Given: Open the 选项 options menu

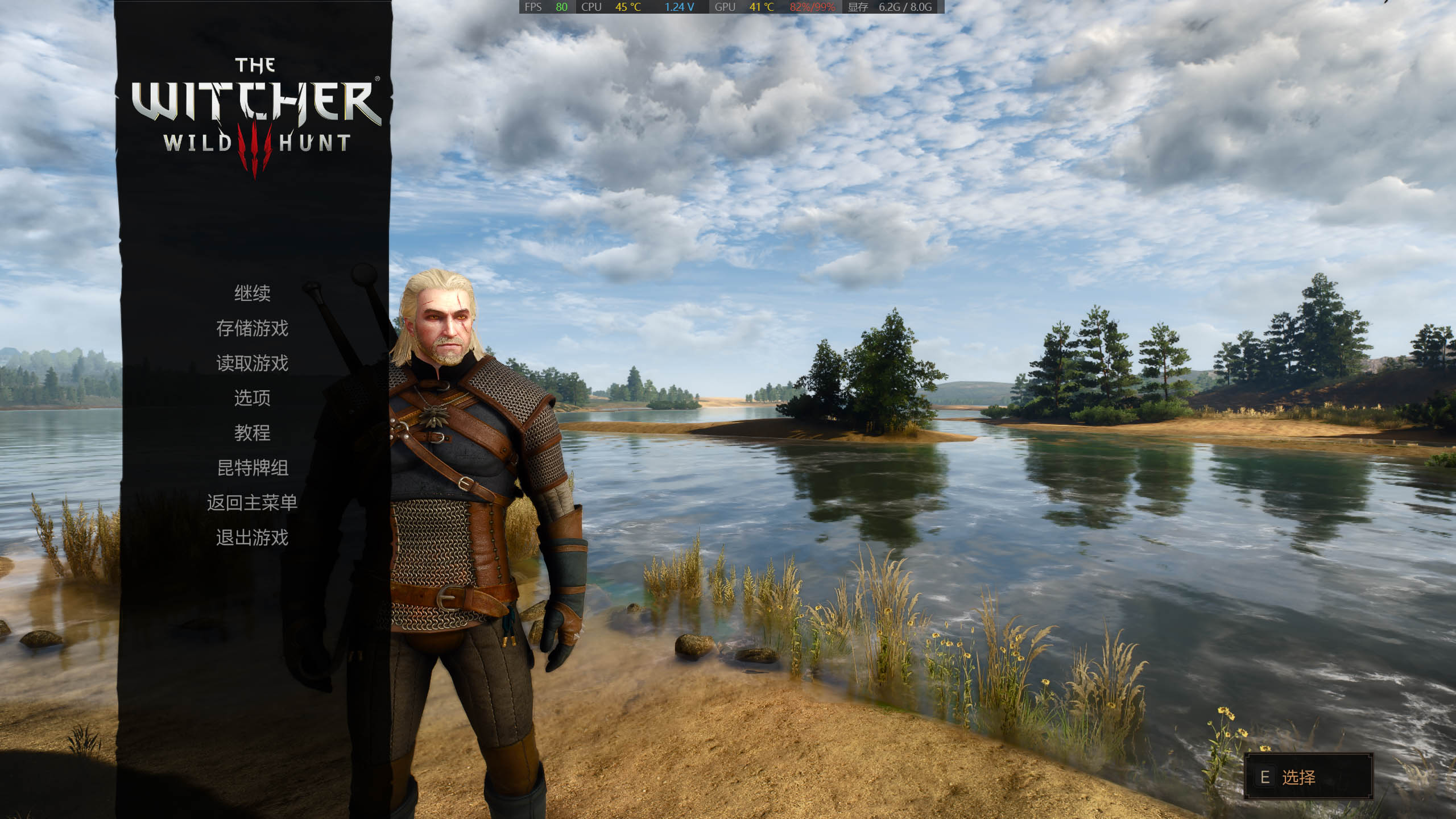Looking at the screenshot, I should tap(252, 398).
